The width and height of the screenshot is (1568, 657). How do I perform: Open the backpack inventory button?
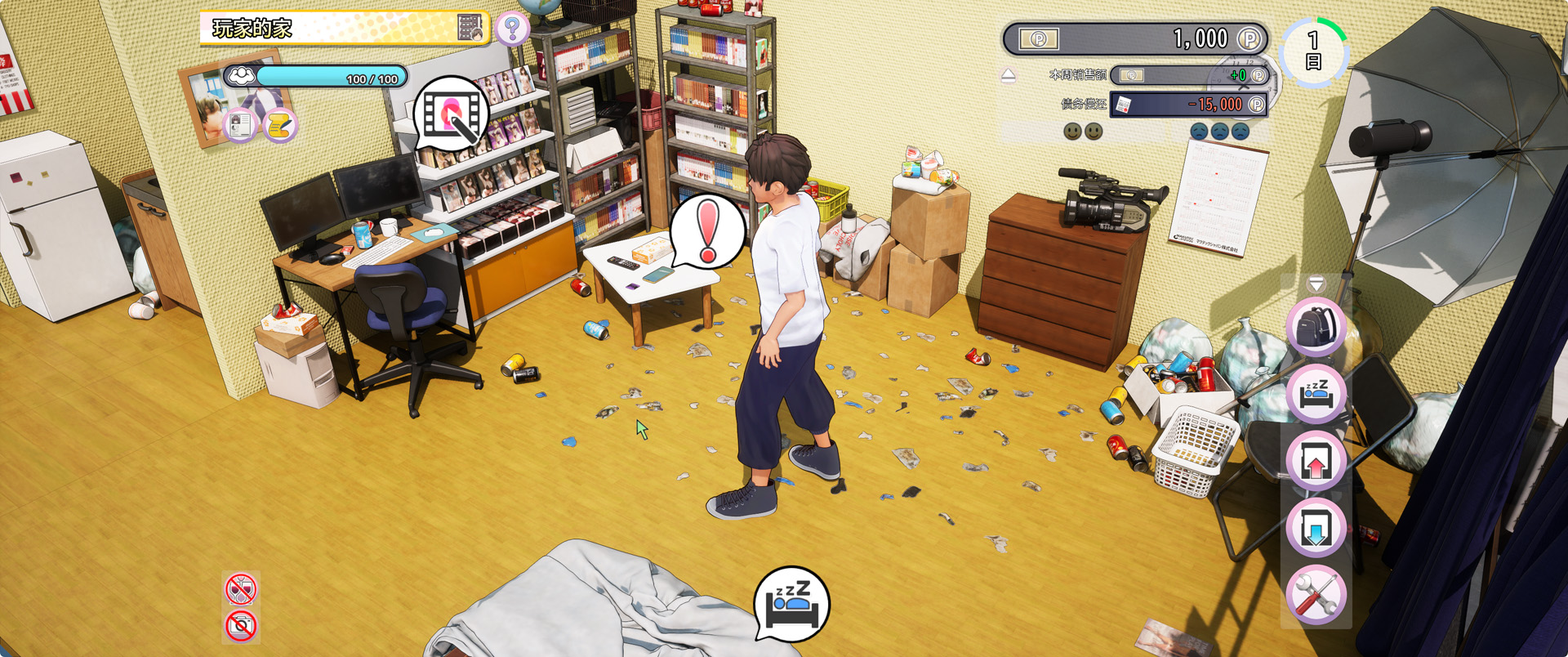(1315, 327)
